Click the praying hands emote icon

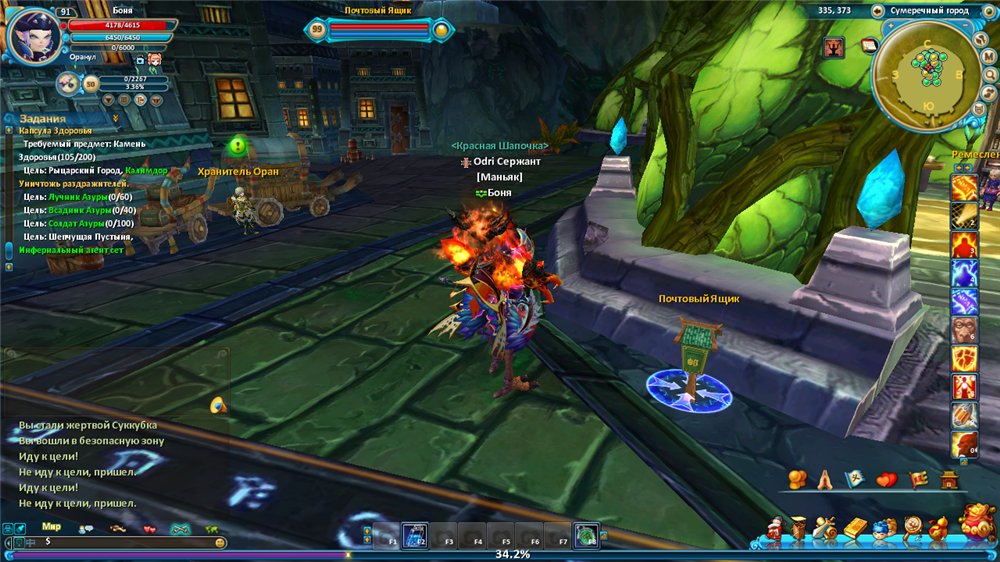click(825, 480)
